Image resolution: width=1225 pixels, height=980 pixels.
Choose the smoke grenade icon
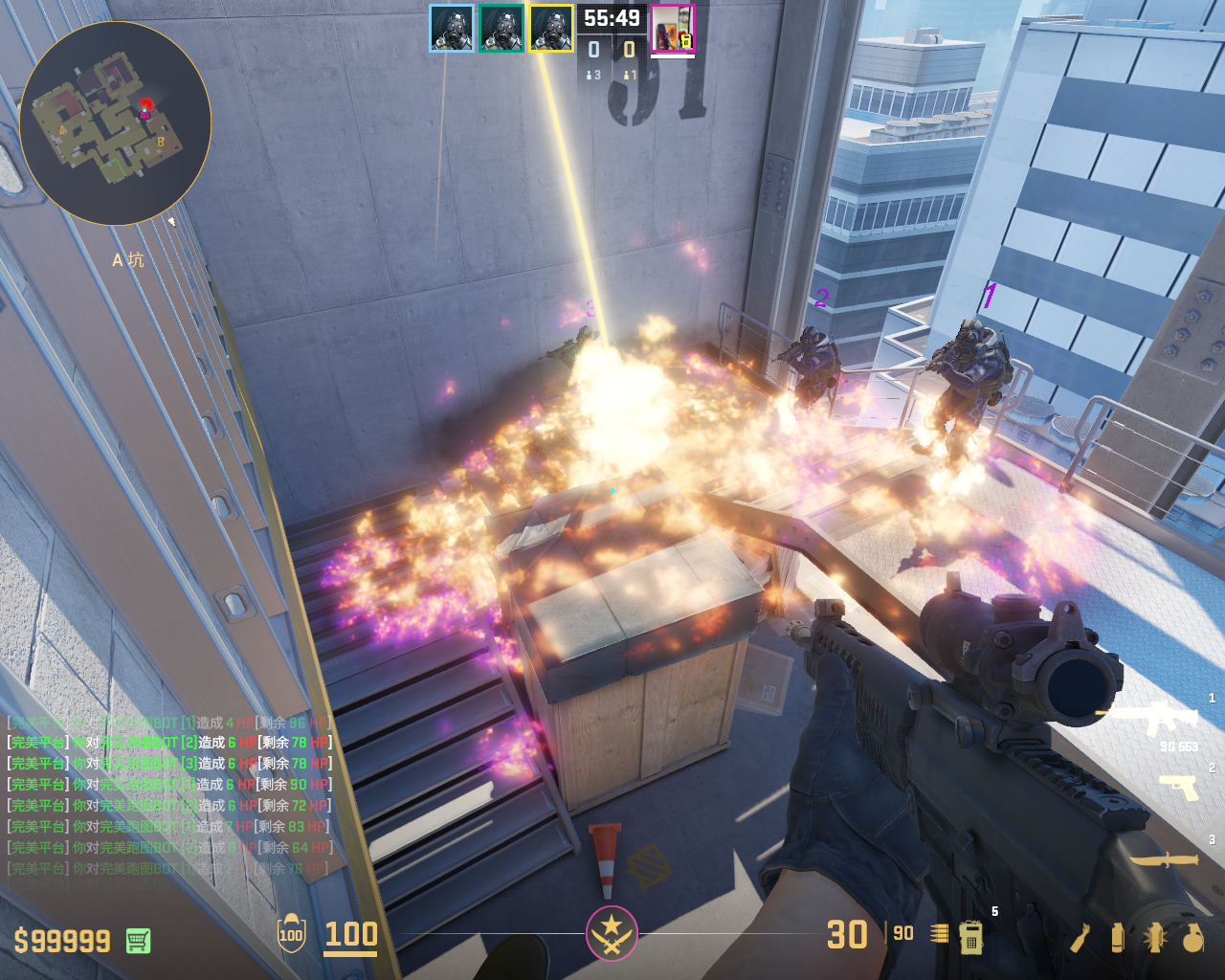coord(1117,938)
